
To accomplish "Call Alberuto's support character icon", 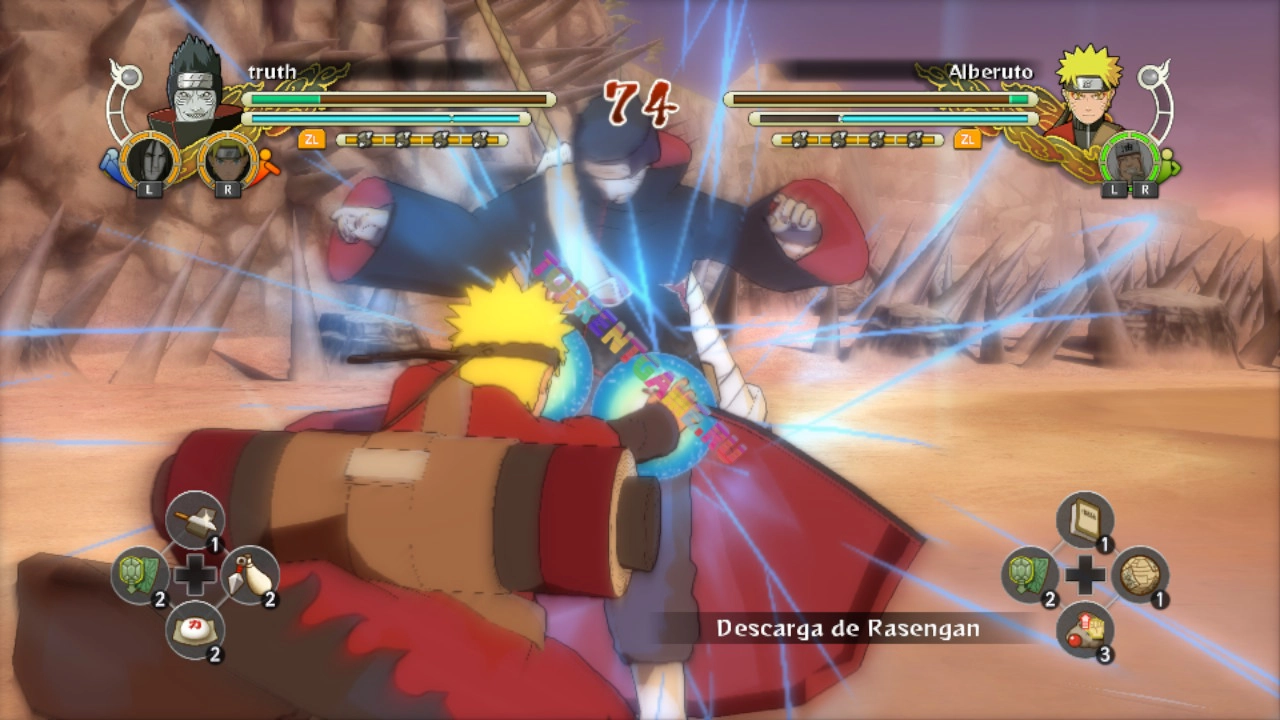I will point(1130,160).
